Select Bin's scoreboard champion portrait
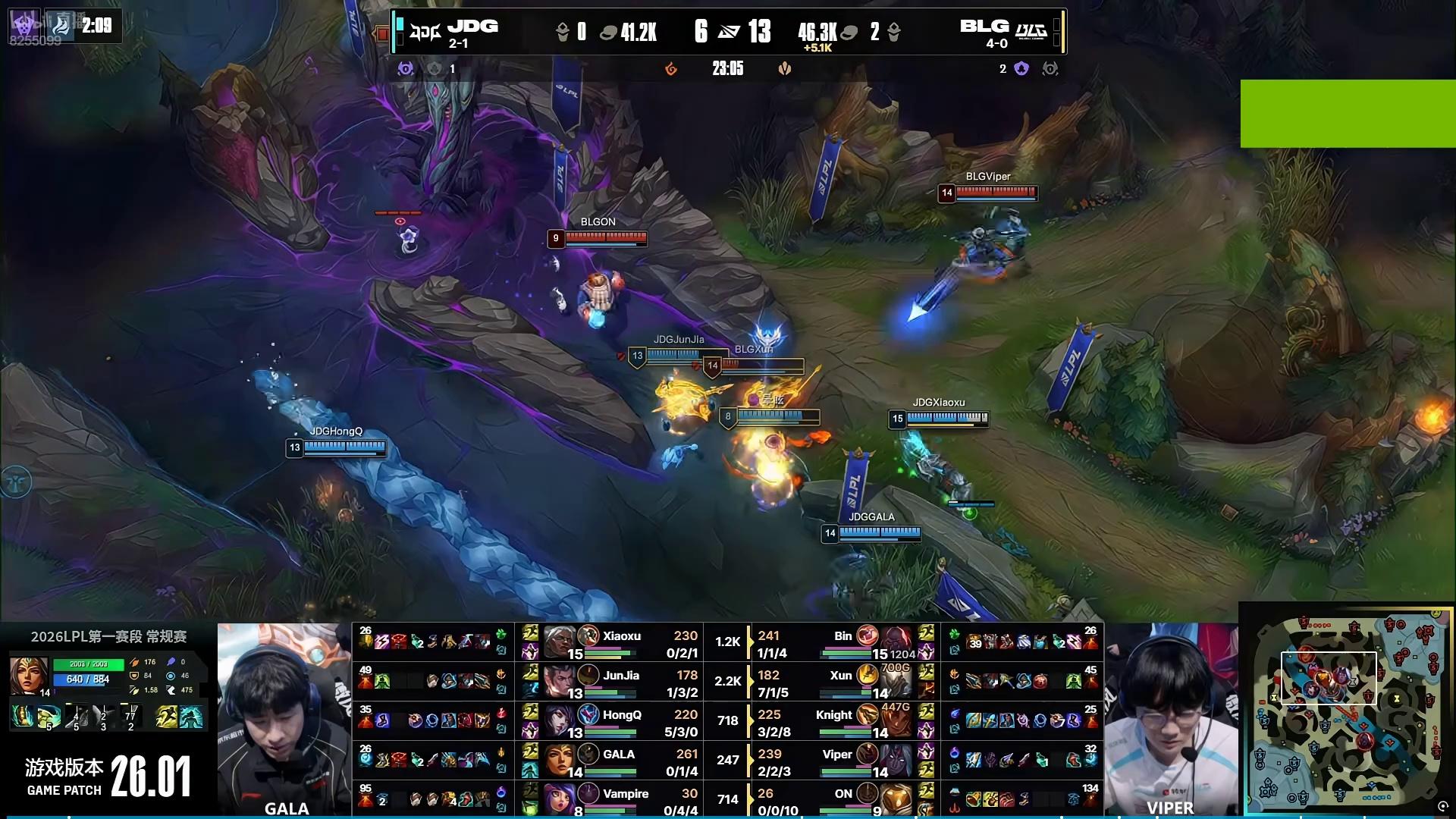The width and height of the screenshot is (1456, 819). 896,642
